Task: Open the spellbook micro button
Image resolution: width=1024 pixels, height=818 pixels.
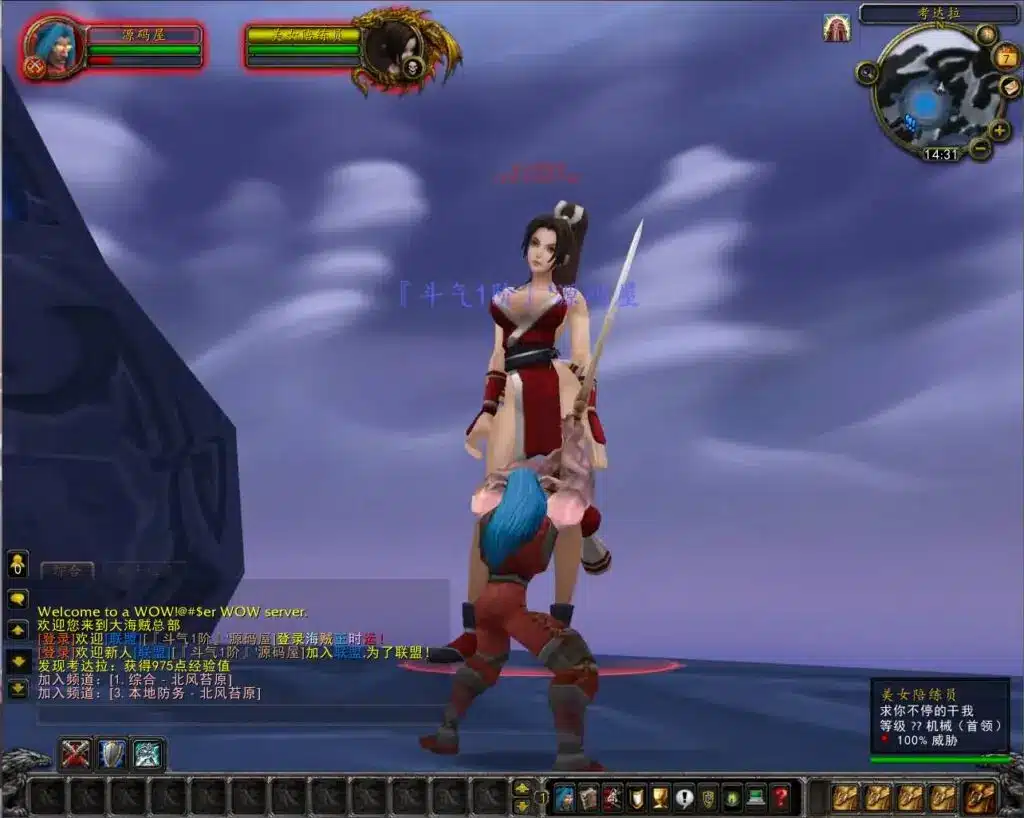Action: 588,797
